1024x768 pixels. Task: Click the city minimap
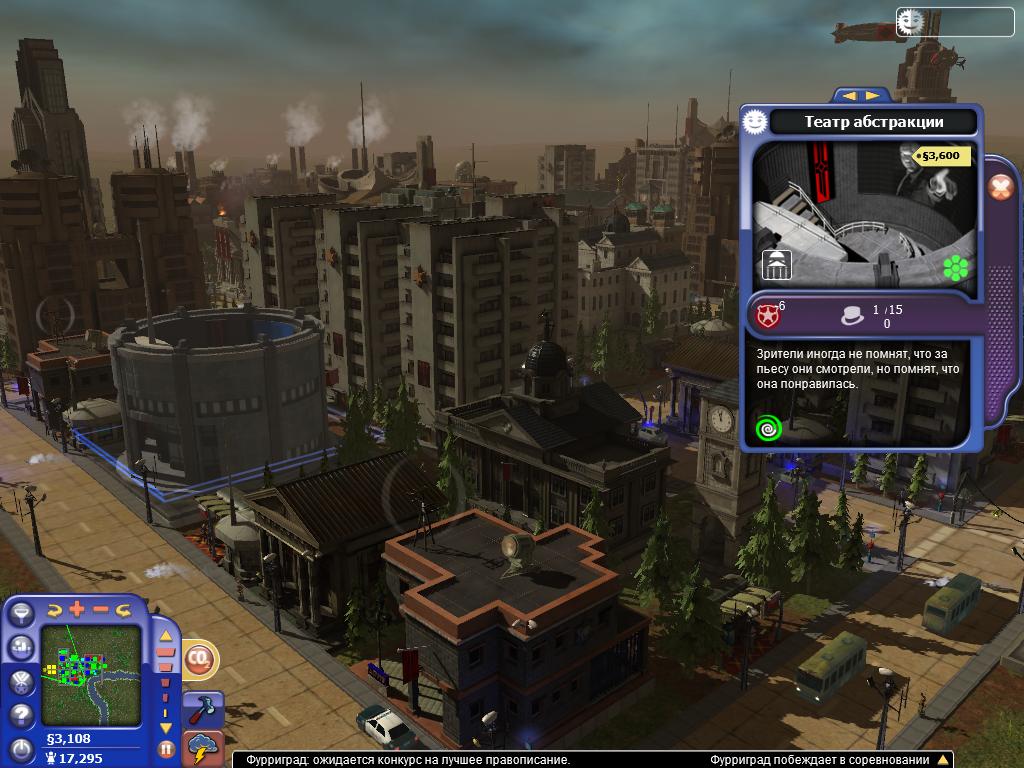(x=91, y=662)
